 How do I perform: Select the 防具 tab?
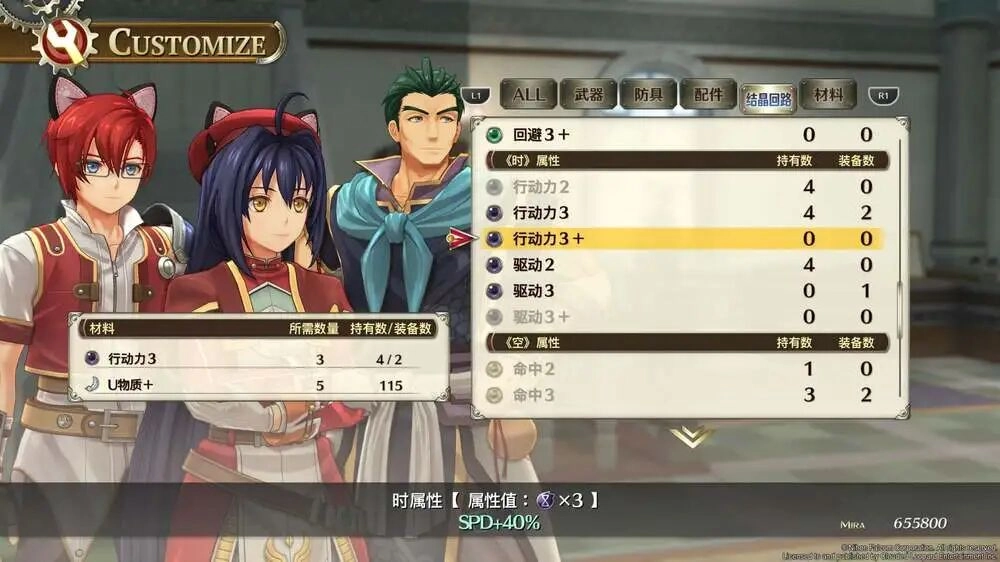click(x=648, y=95)
